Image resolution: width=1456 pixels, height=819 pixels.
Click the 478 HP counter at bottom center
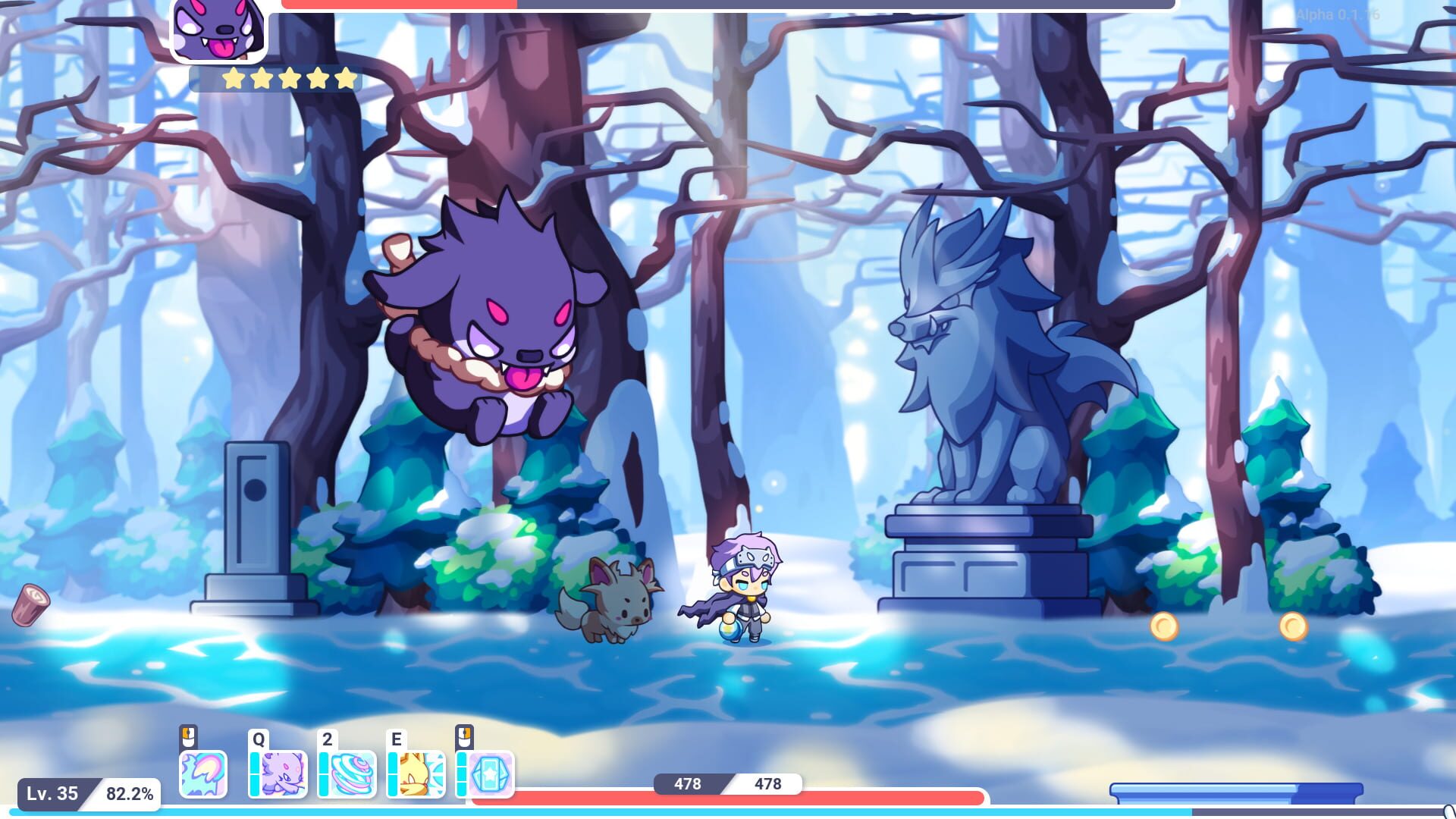728,785
